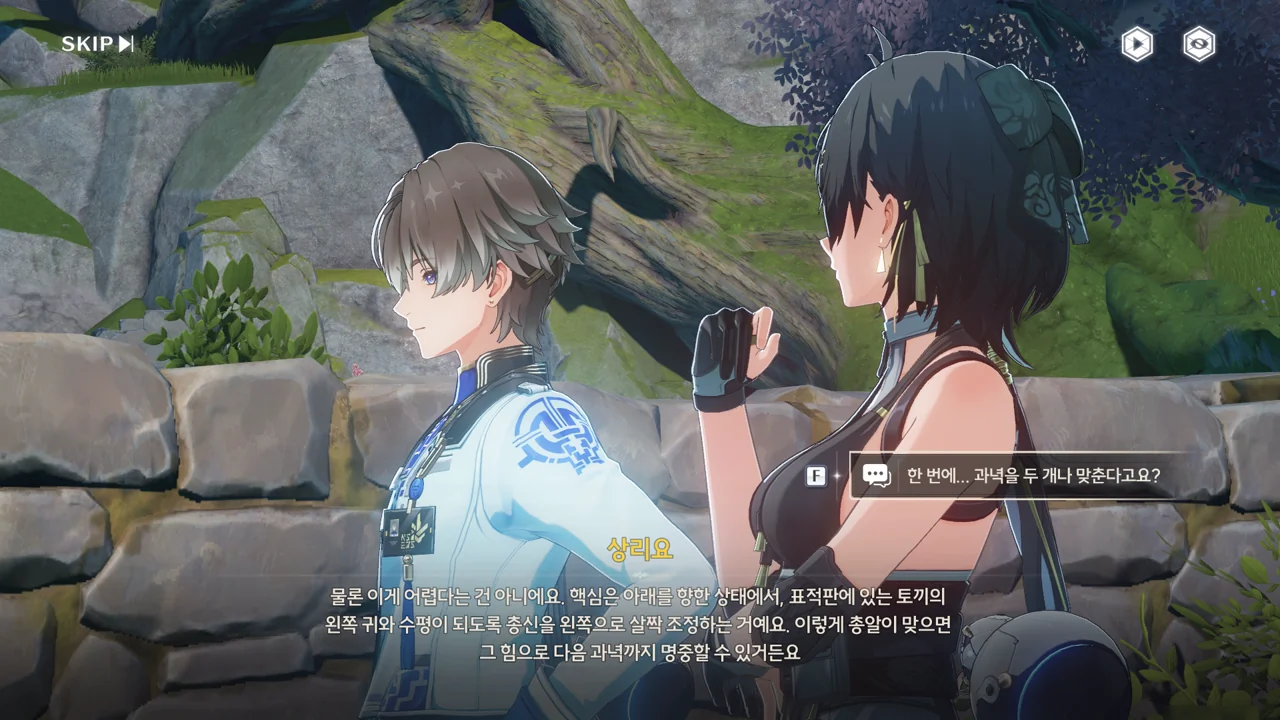Choose reply "한 번에... 과녁을 두 개나 맞춘다고요?"

pos(1033,475)
